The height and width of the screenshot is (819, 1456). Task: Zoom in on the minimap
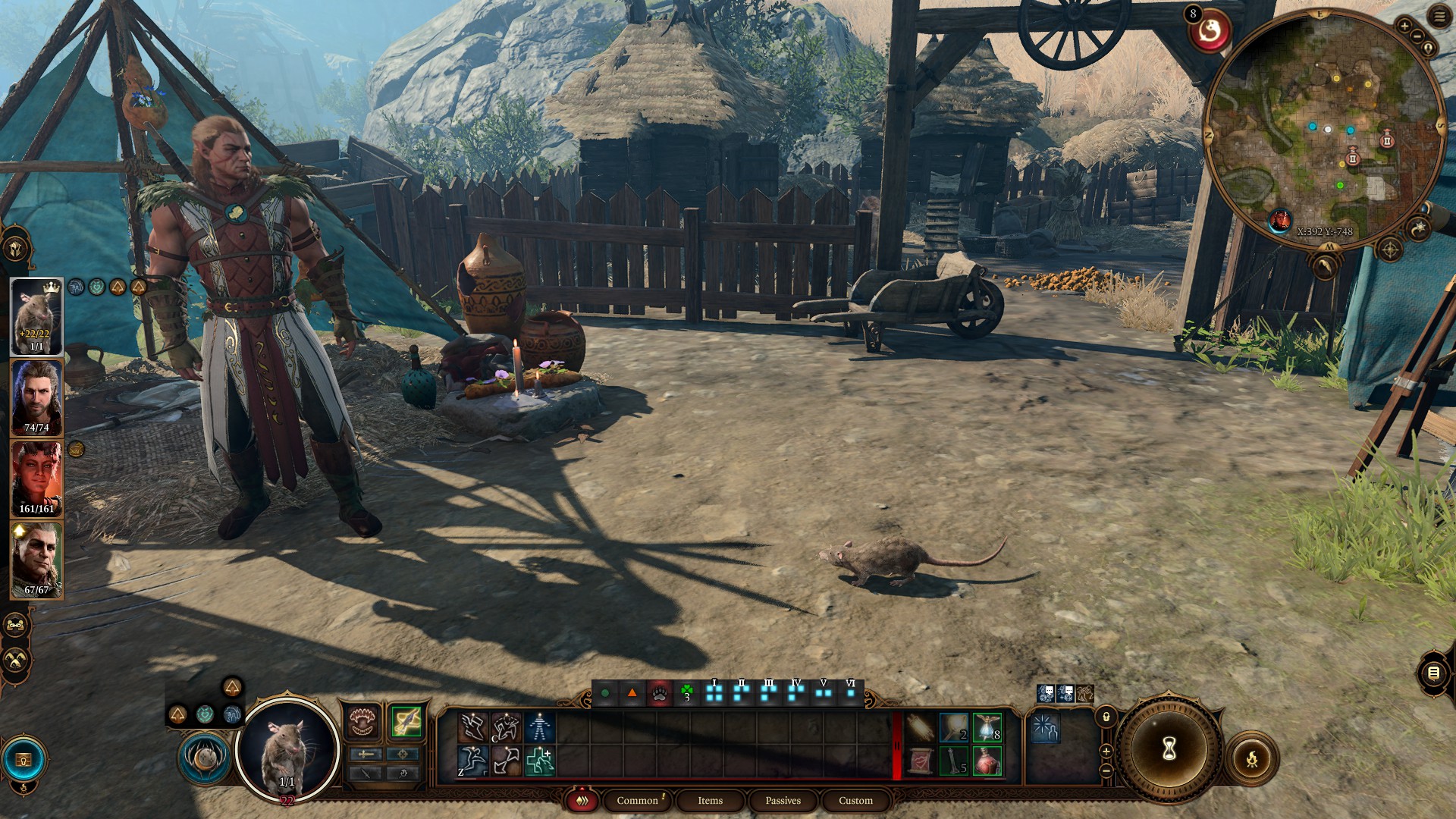[1404, 27]
